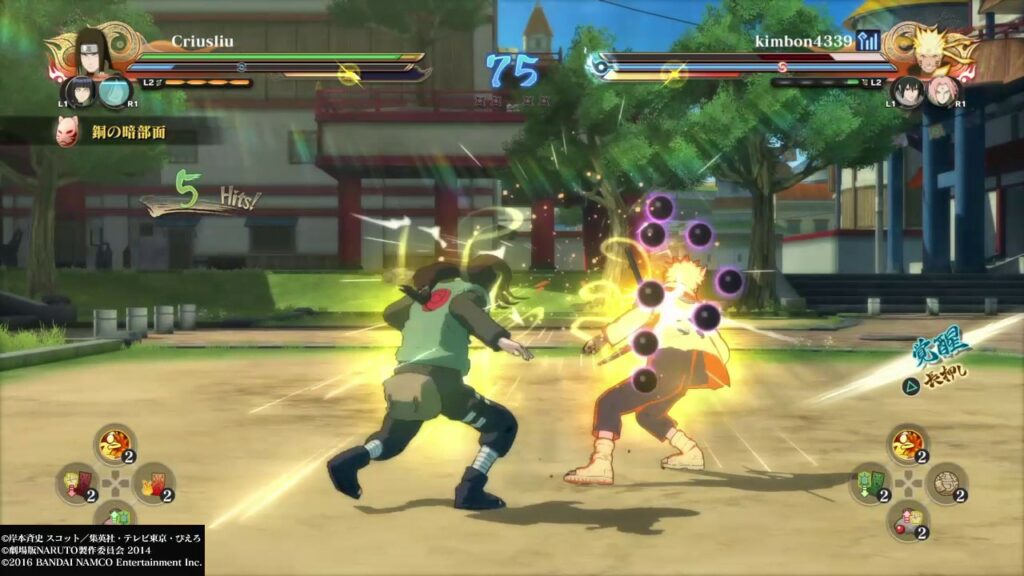Use Criusliu's fire-thrower ninja tool
The image size is (1024, 576).
coord(114,444)
